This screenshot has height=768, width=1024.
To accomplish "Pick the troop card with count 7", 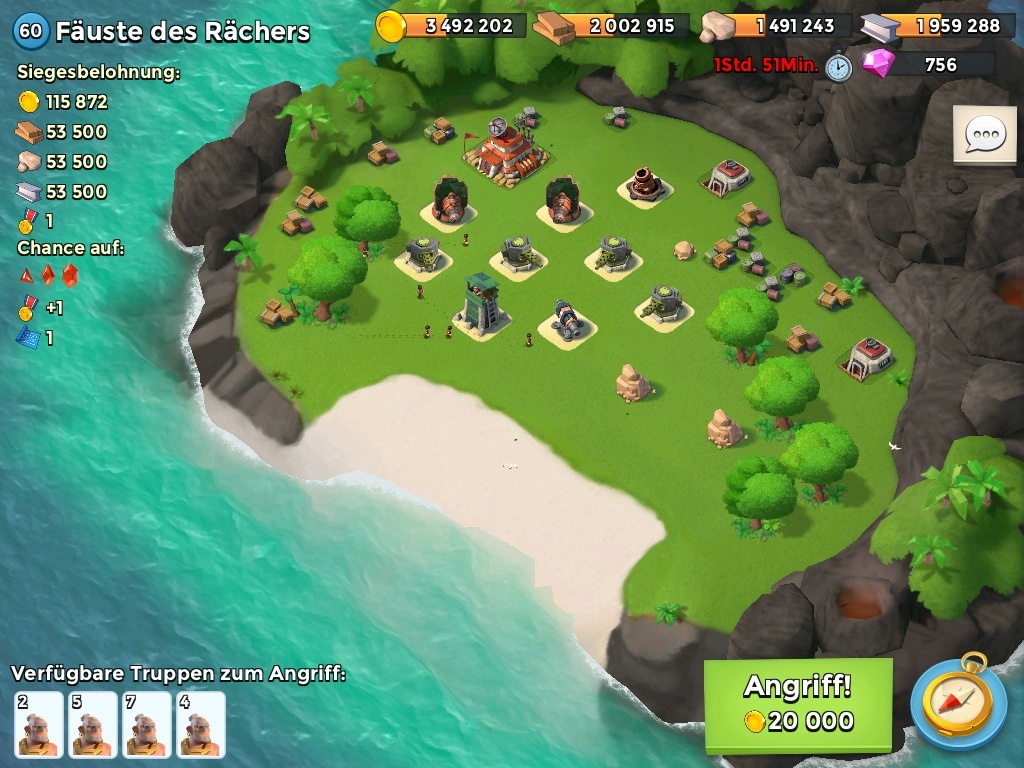I will coord(147,724).
